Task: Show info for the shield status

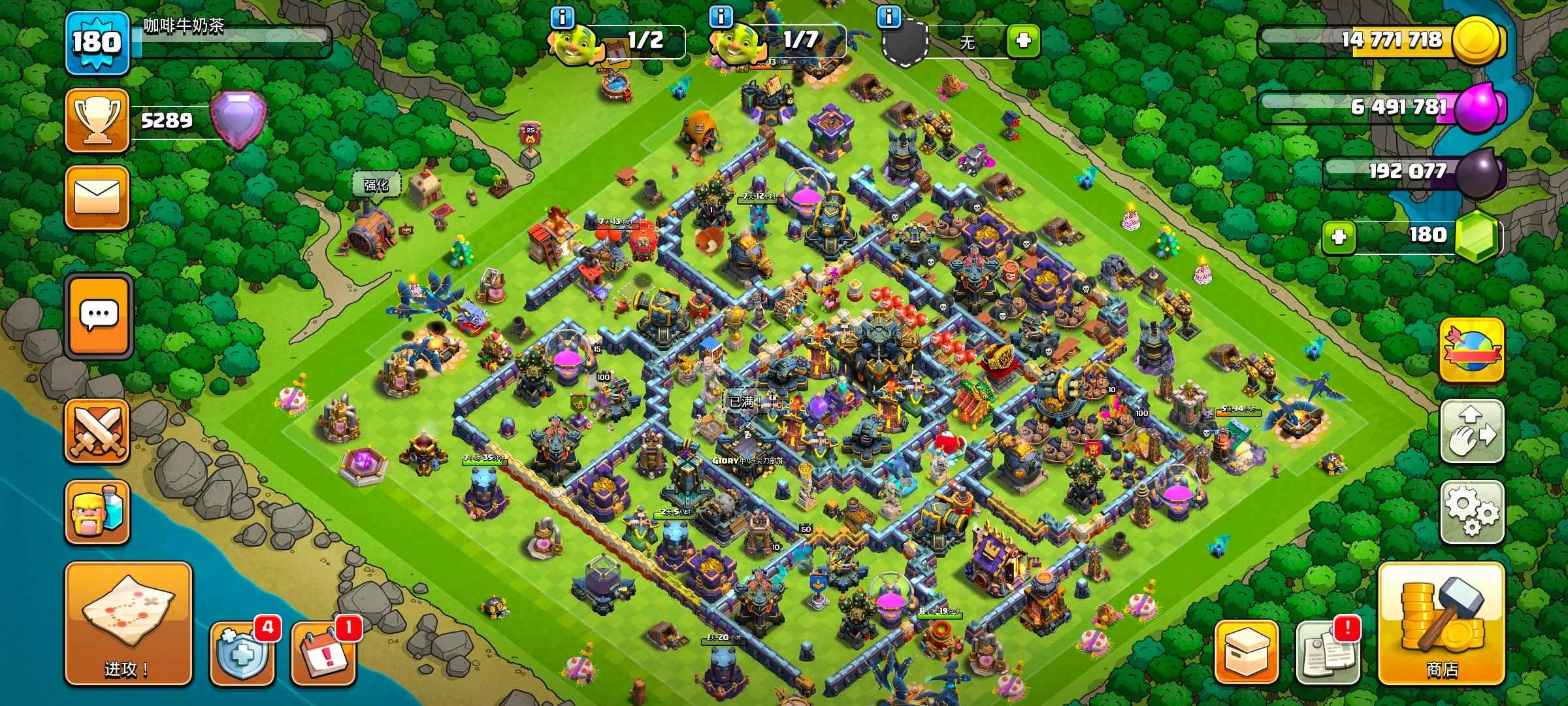Action: click(889, 17)
